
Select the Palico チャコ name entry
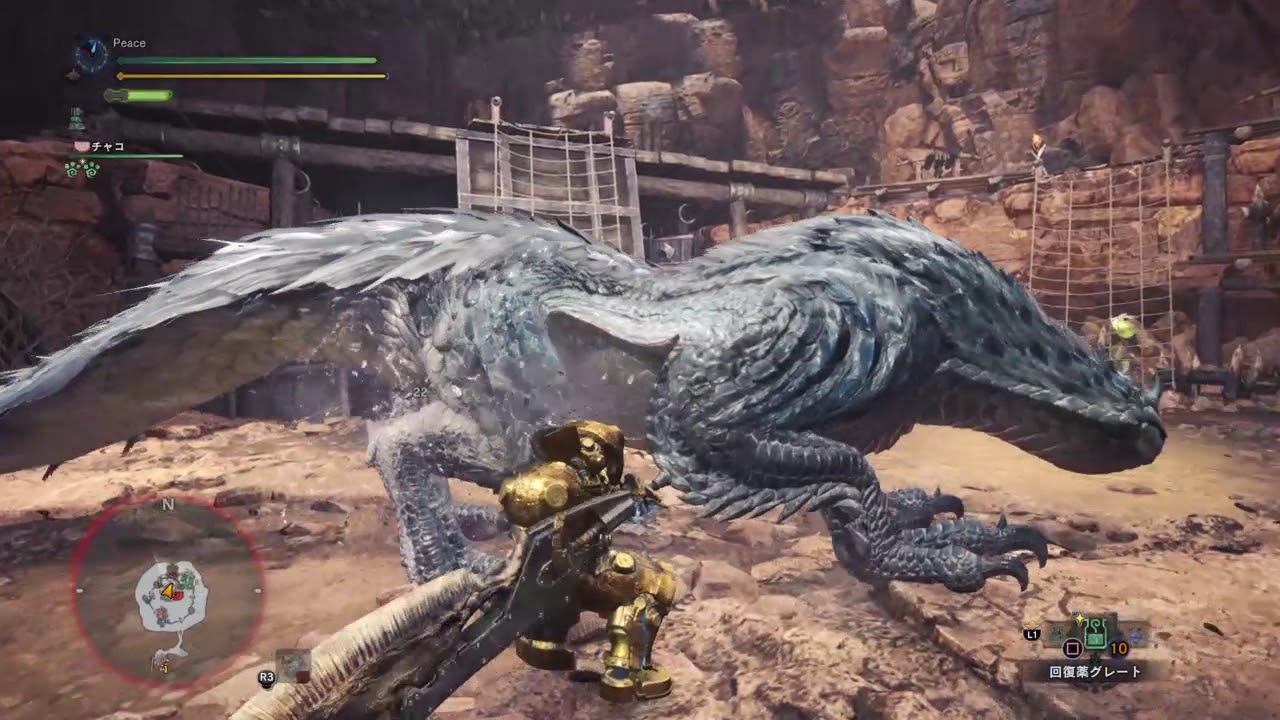coord(108,146)
